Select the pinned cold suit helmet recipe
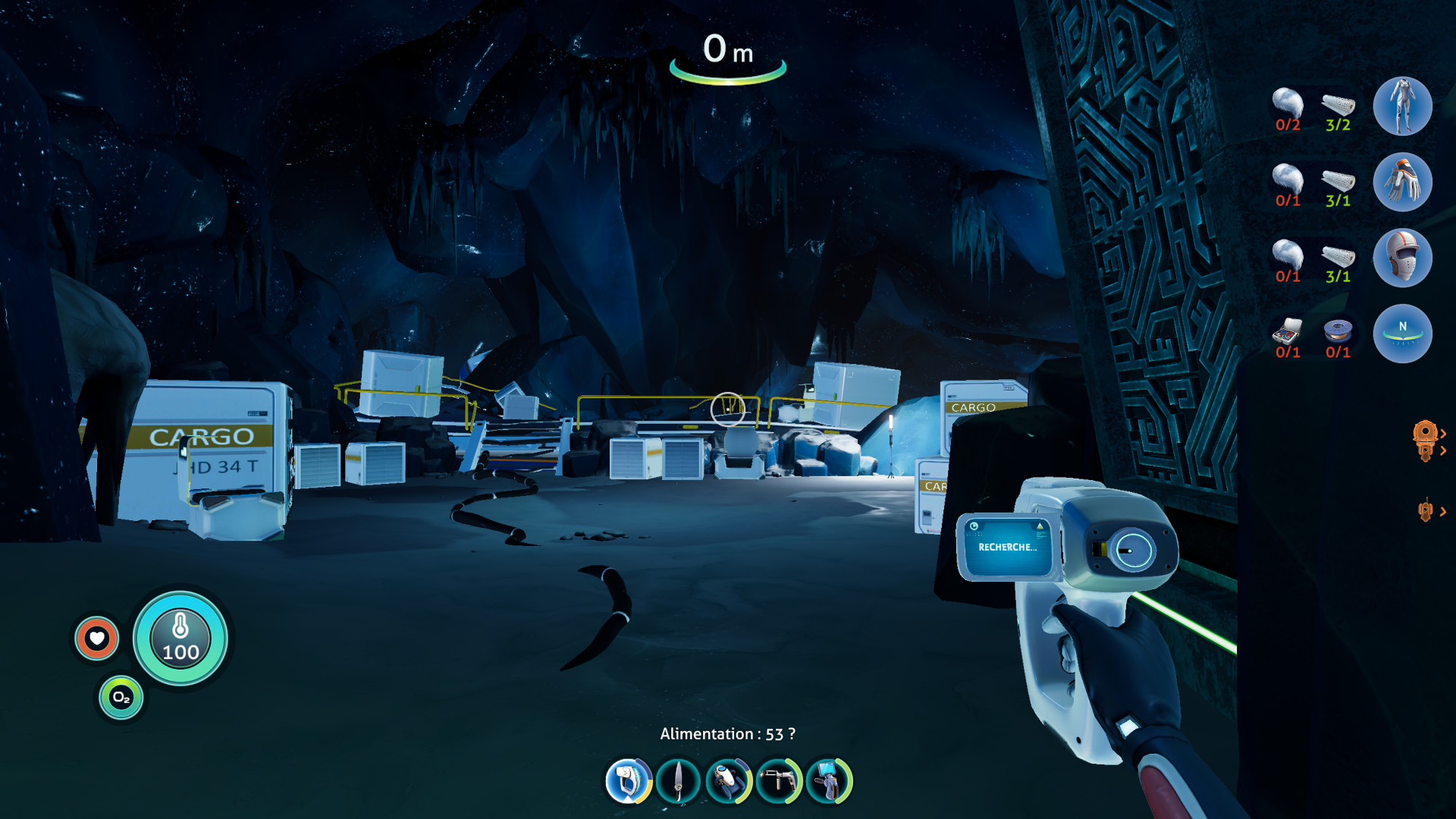 [x=1402, y=258]
